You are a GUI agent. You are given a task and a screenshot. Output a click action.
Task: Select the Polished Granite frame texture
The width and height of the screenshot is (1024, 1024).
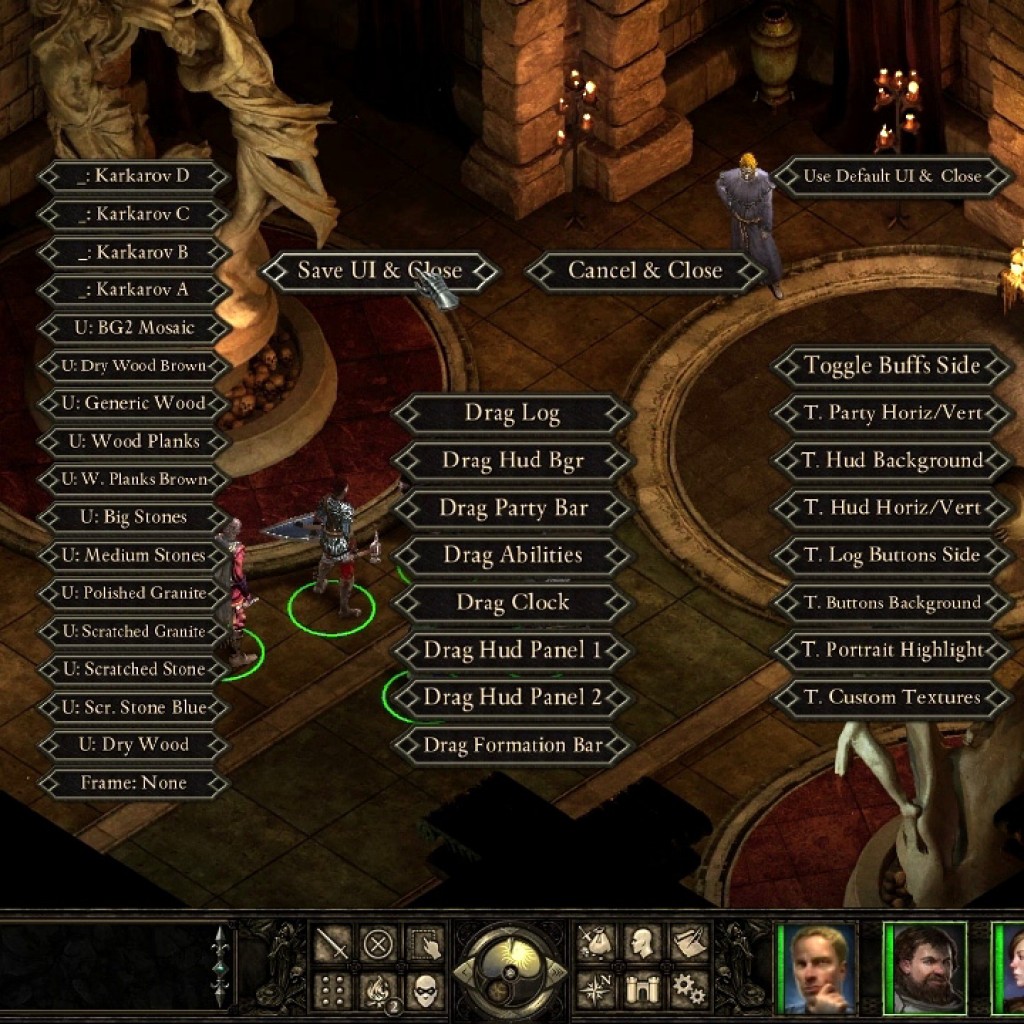133,593
